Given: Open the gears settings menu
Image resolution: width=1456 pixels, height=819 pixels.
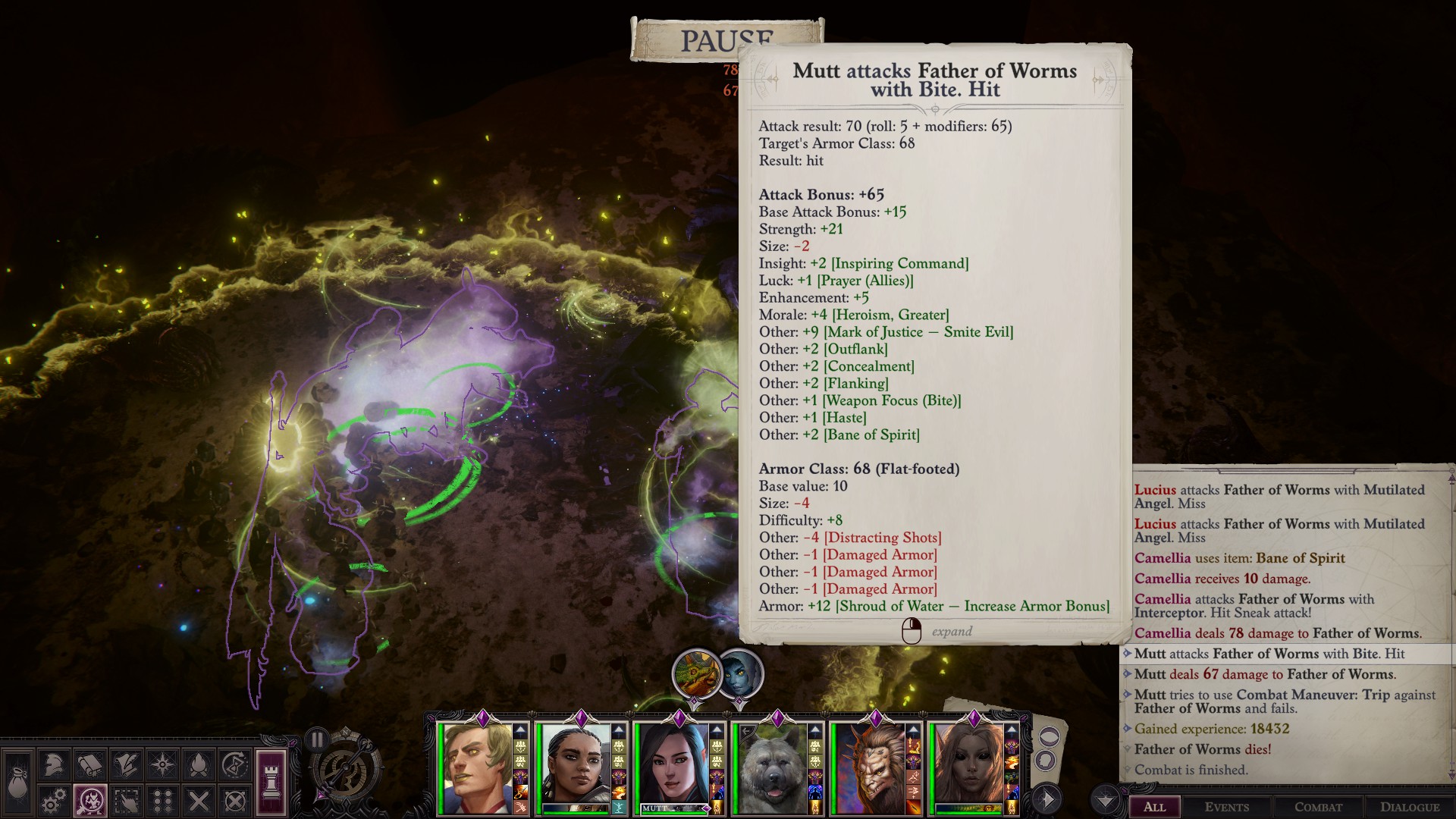Looking at the screenshot, I should [53, 801].
